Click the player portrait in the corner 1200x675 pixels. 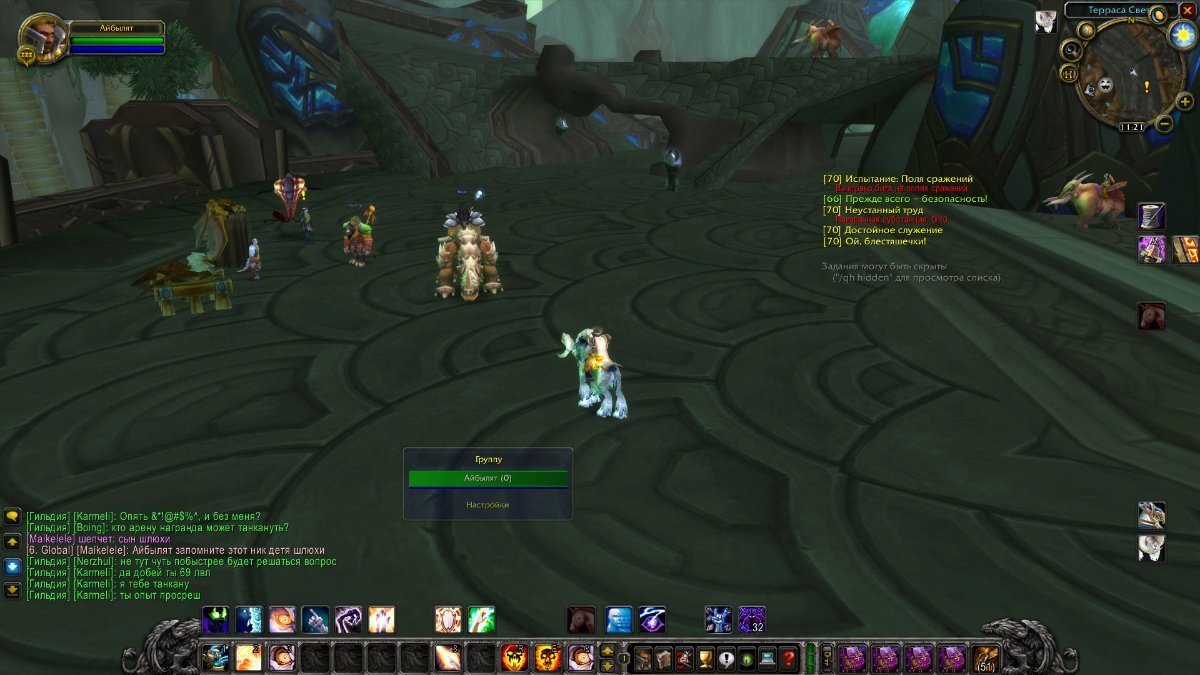click(42, 36)
